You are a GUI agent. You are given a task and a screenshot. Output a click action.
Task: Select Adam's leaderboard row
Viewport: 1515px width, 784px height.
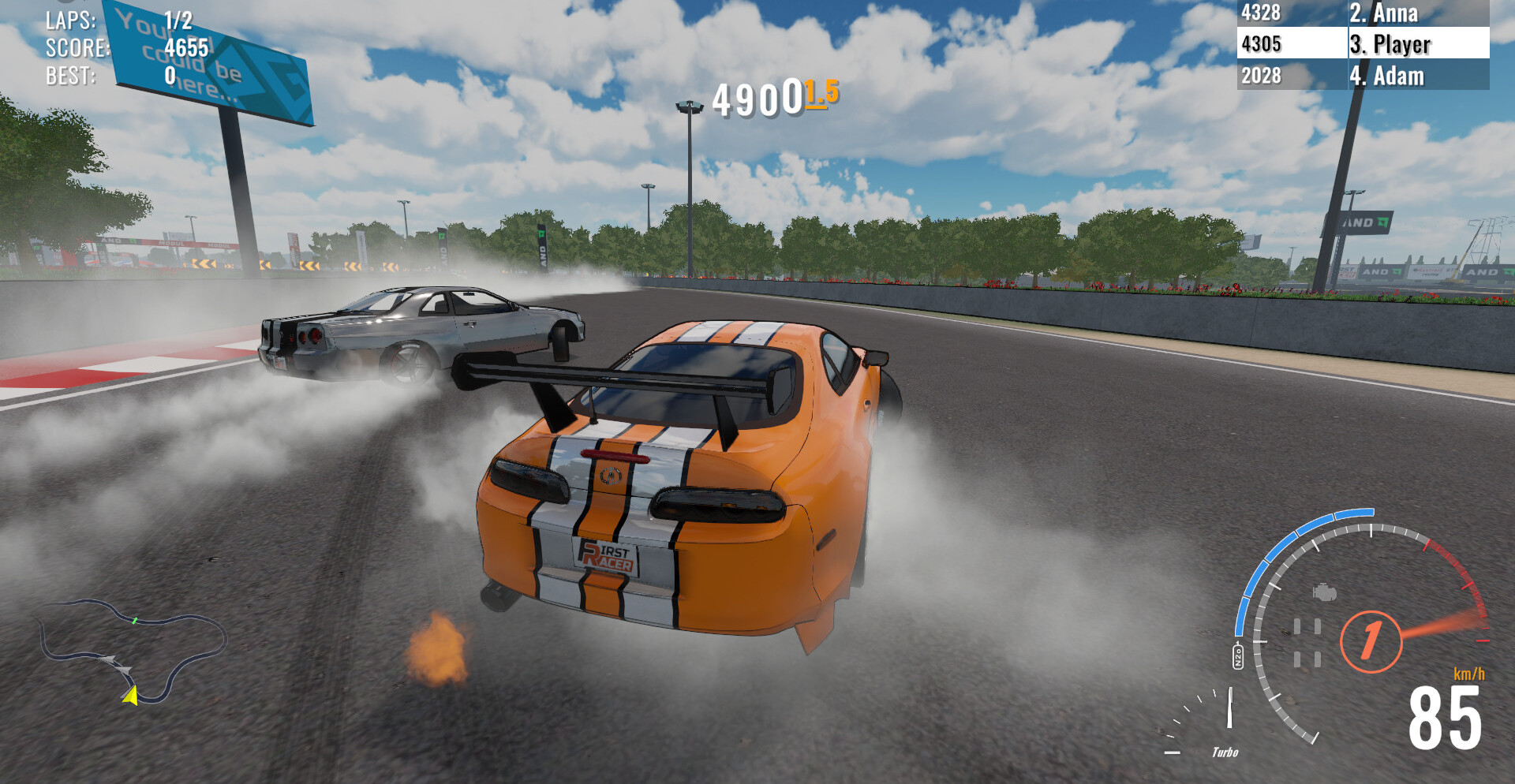coord(1363,76)
